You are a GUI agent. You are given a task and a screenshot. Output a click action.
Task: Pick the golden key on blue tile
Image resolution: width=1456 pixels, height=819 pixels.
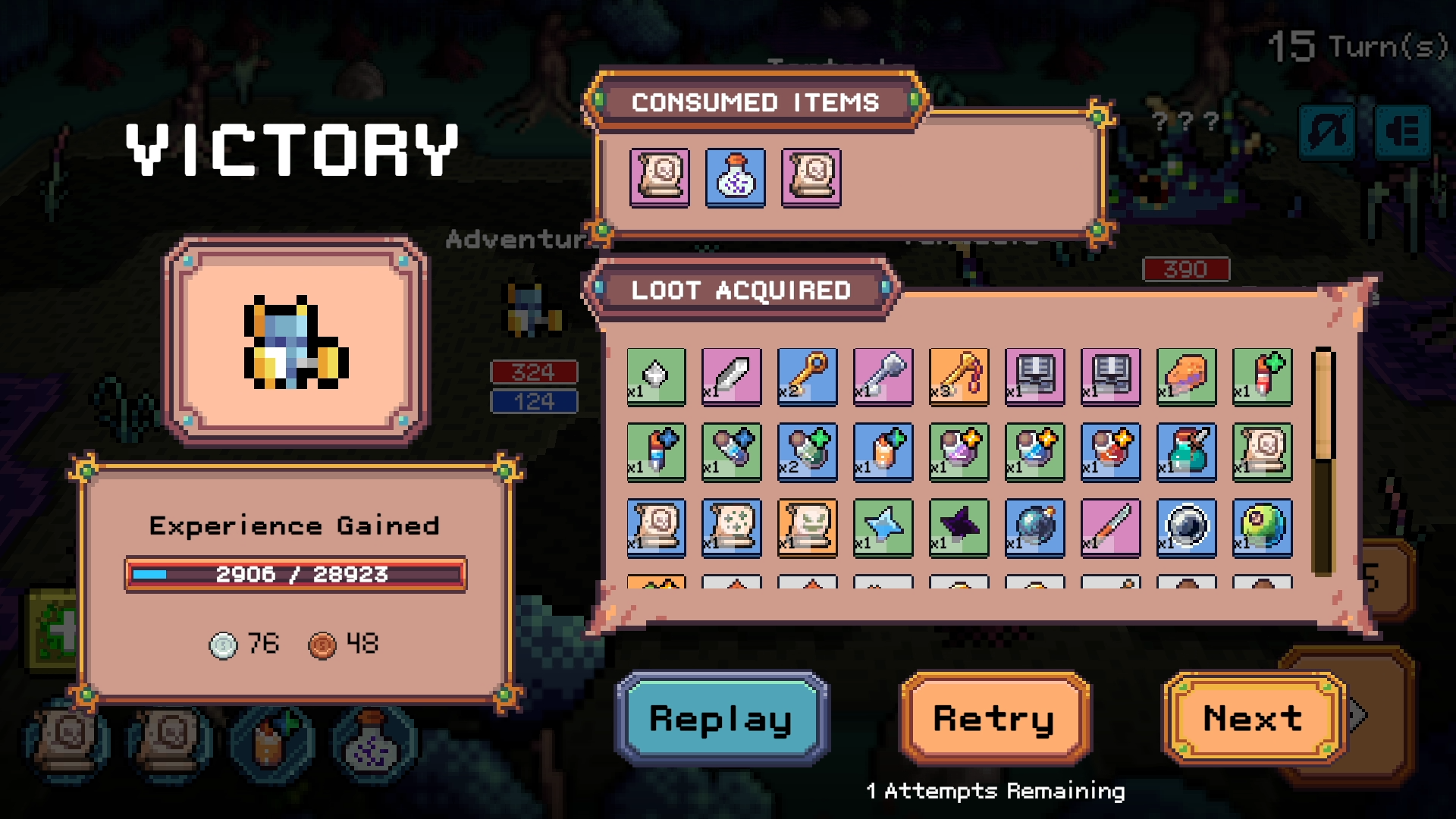point(808,376)
